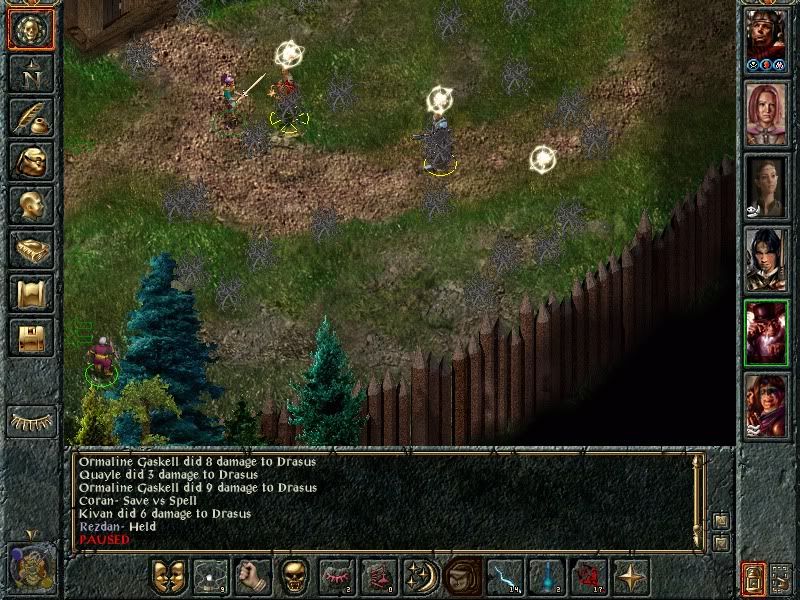800x600 pixels.
Task: Open the mage spellbook icon
Action: coord(30,249)
